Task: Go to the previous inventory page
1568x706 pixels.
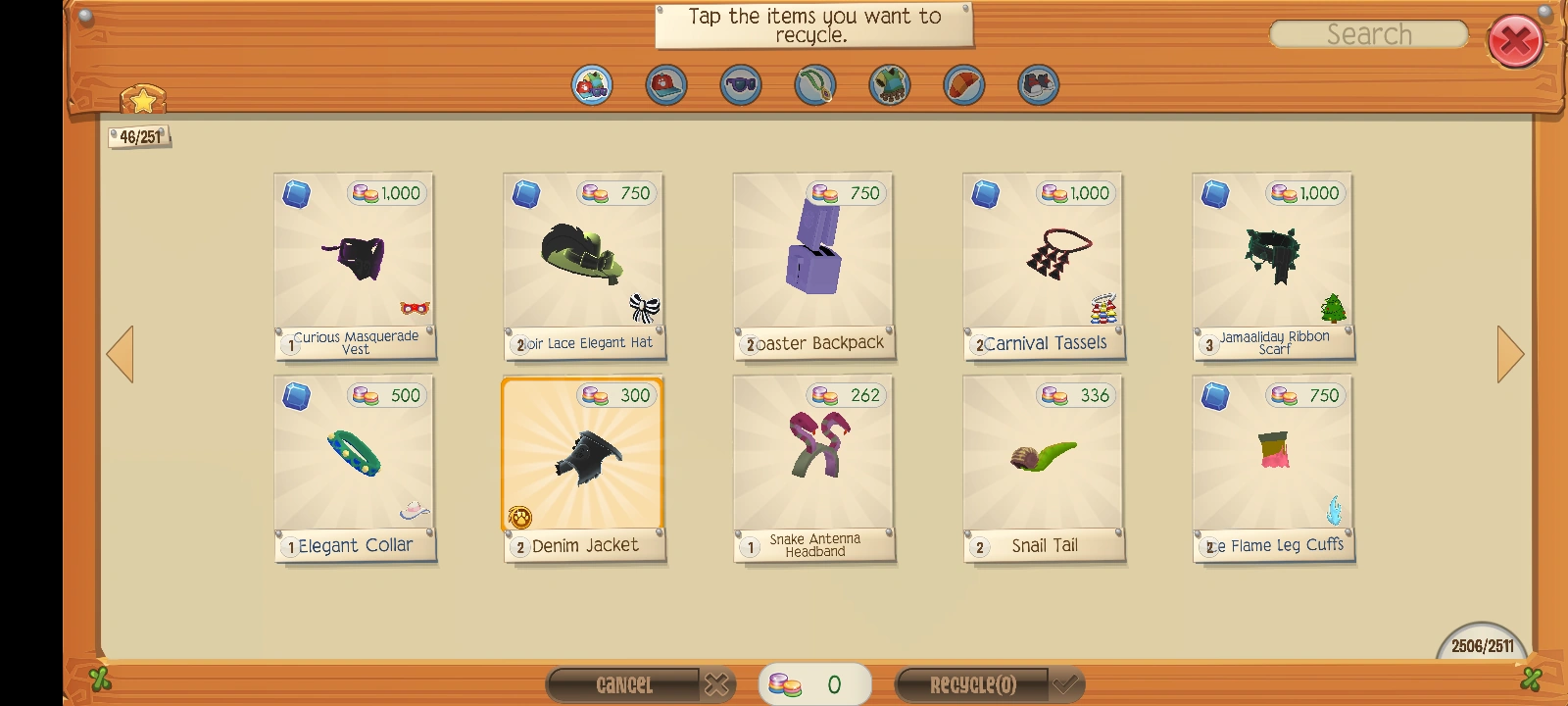Action: 121,353
